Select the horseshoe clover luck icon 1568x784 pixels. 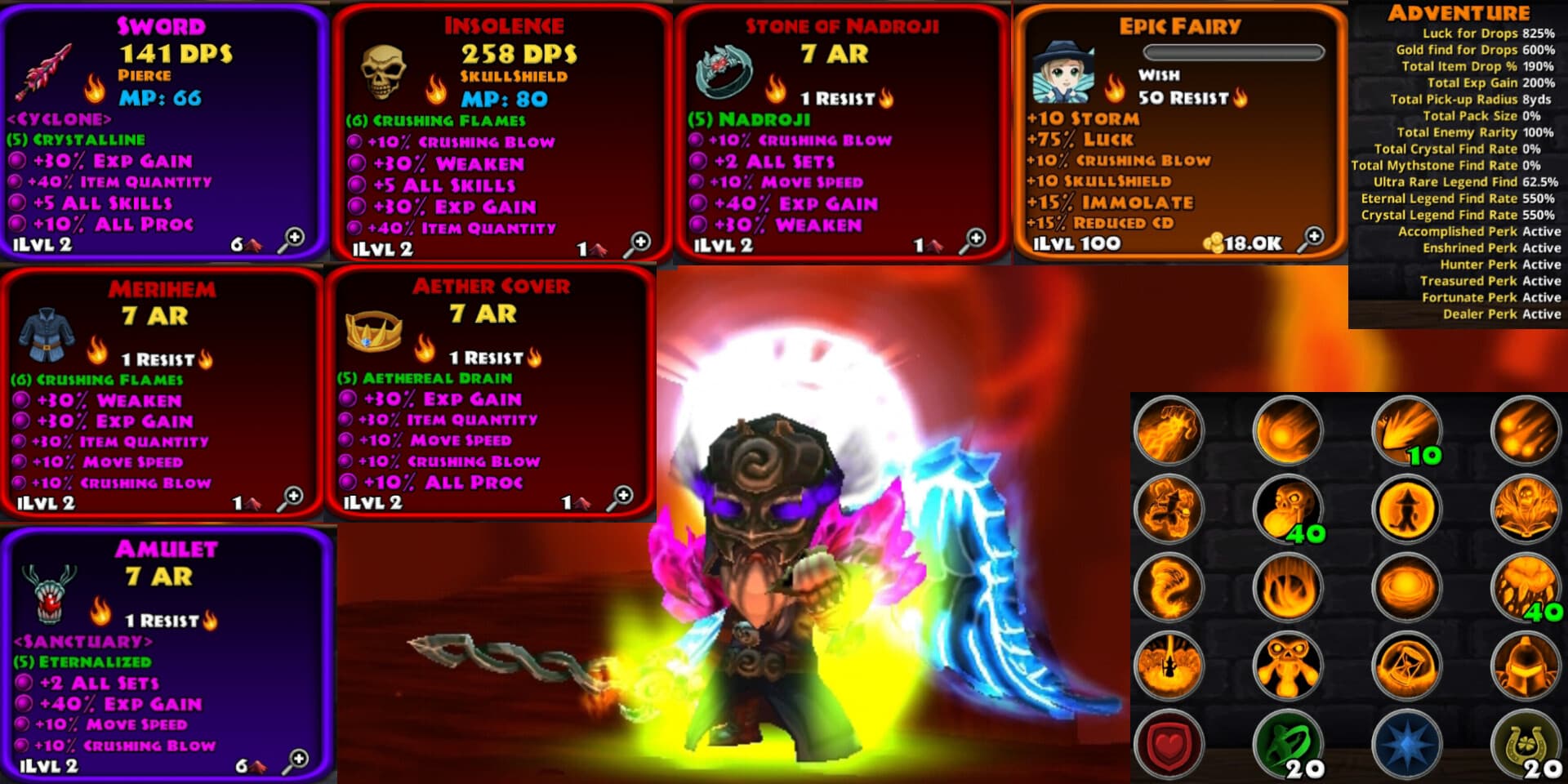point(1525,745)
